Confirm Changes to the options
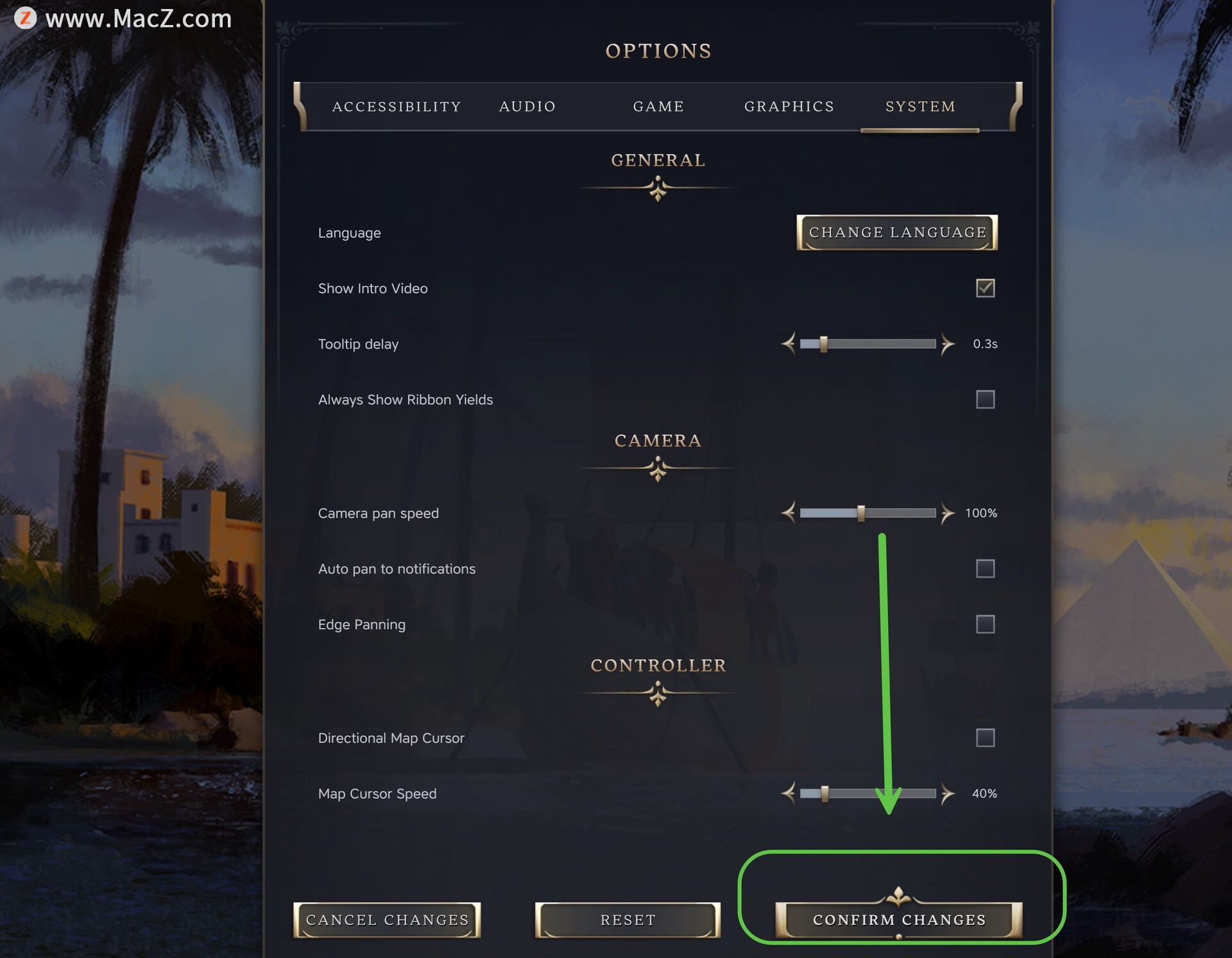The width and height of the screenshot is (1232, 958). pos(899,920)
